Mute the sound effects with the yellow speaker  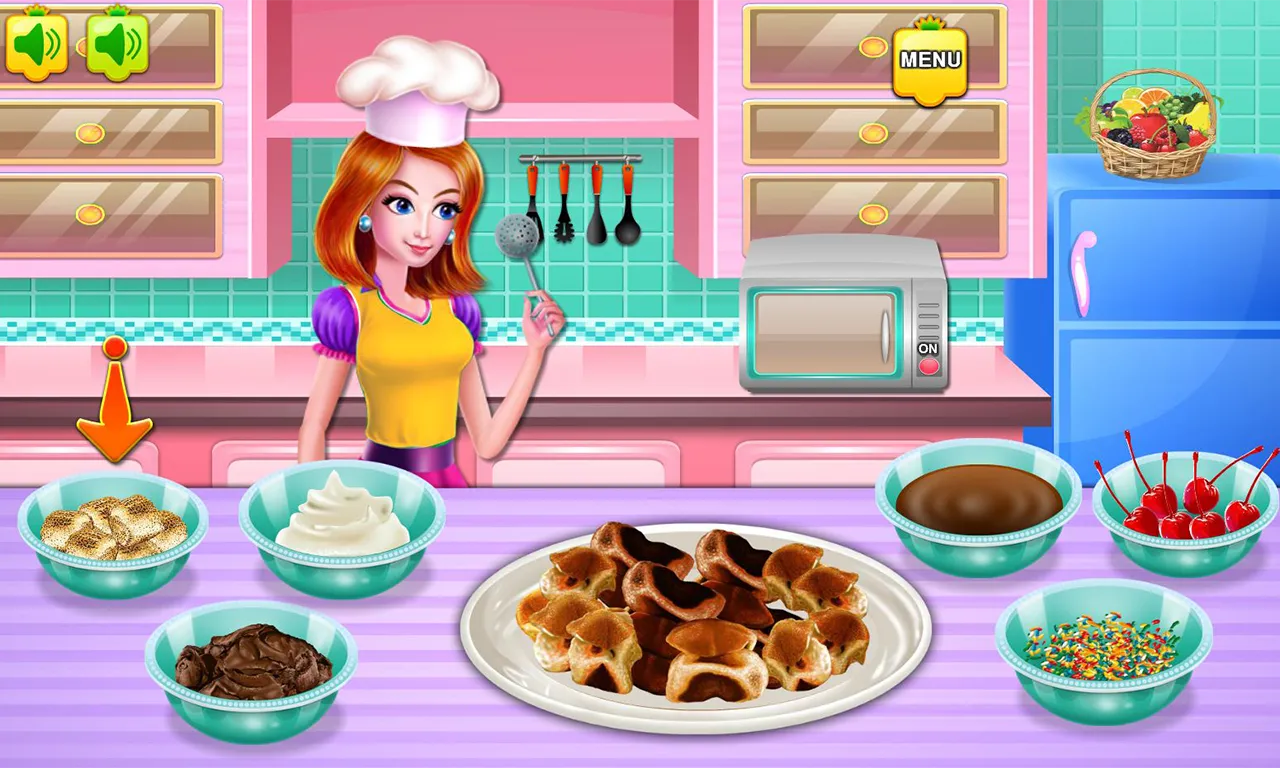coord(37,42)
